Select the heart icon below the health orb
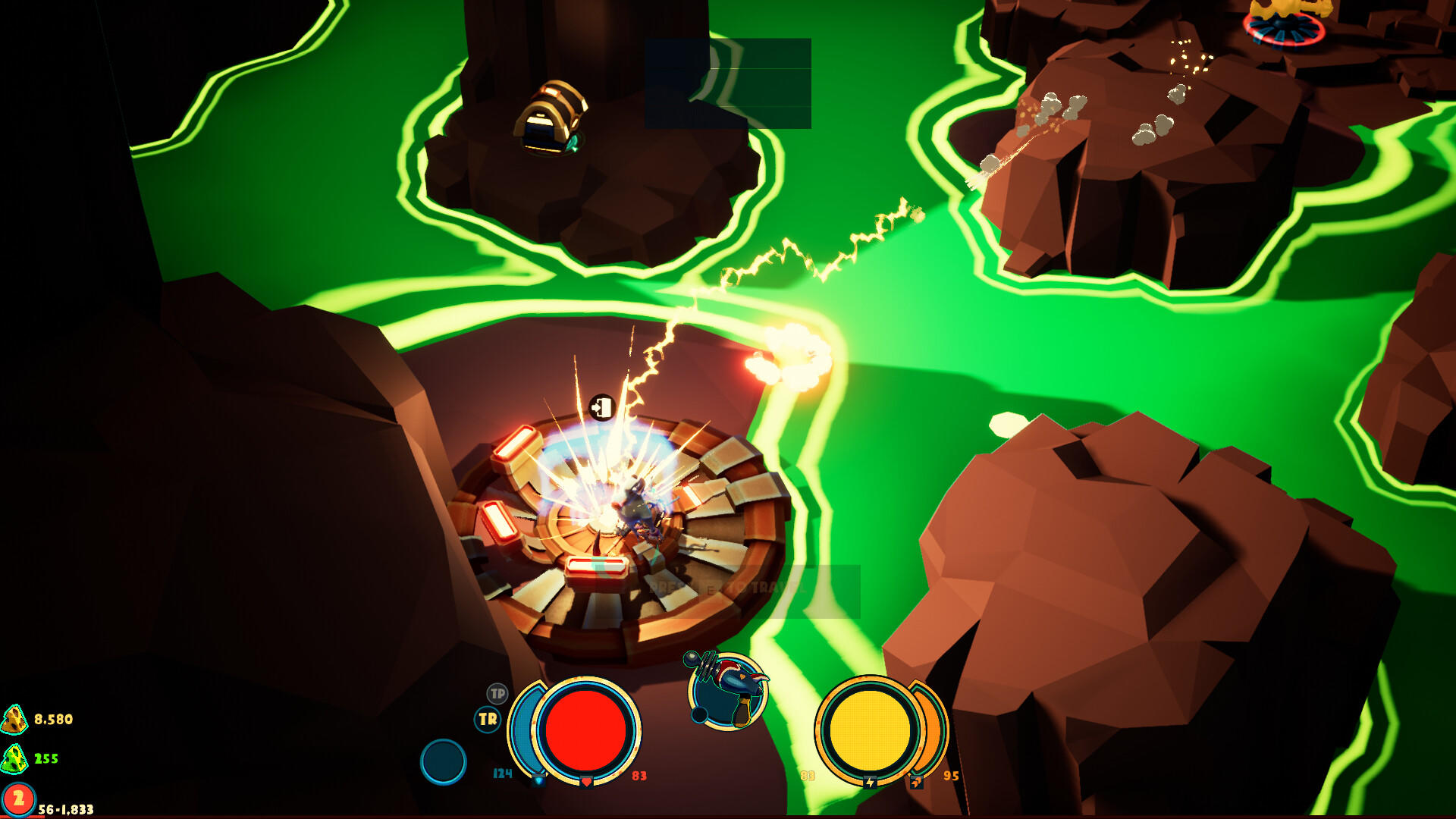The width and height of the screenshot is (1456, 819). (585, 781)
